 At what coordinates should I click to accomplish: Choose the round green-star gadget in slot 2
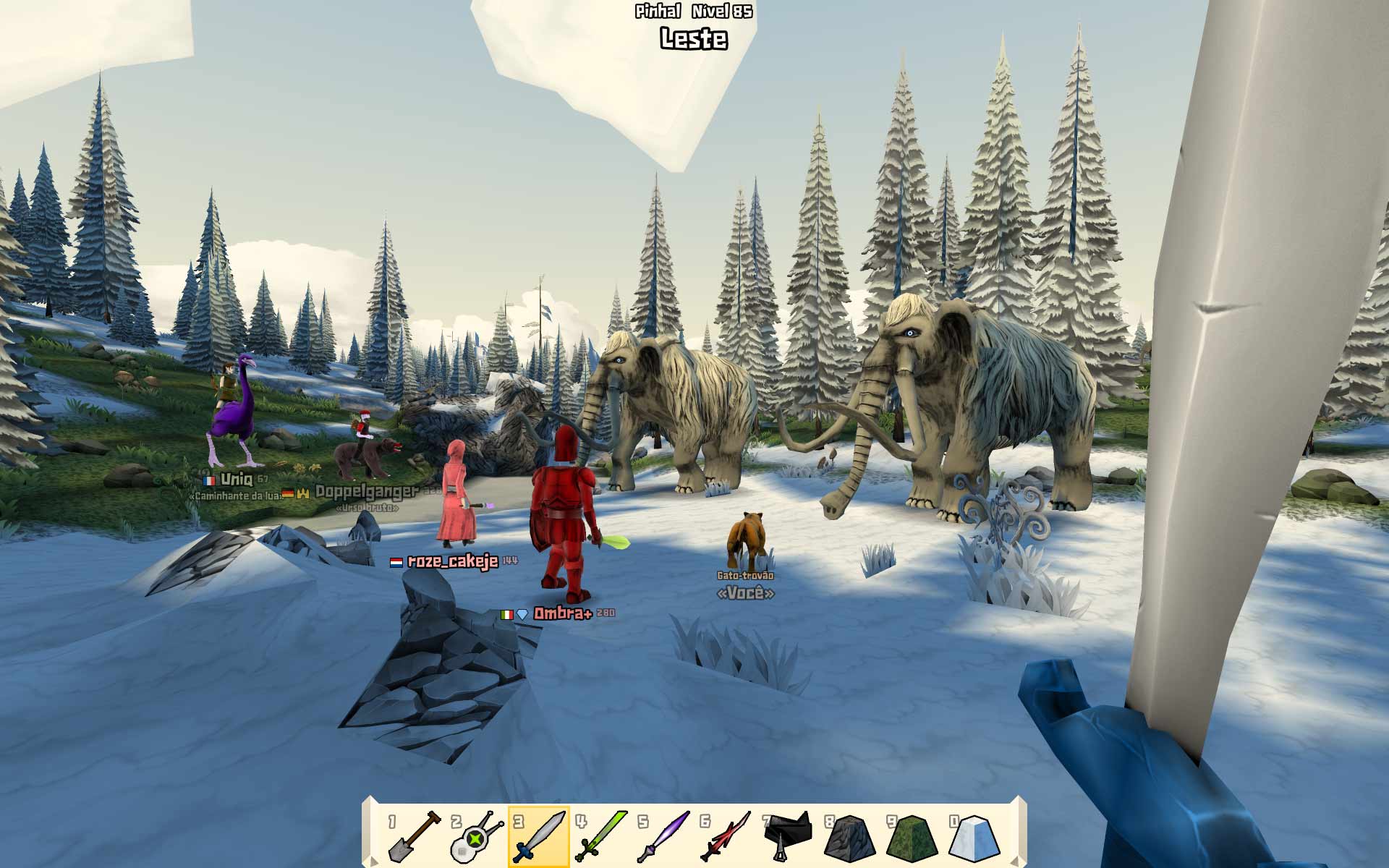[476, 836]
